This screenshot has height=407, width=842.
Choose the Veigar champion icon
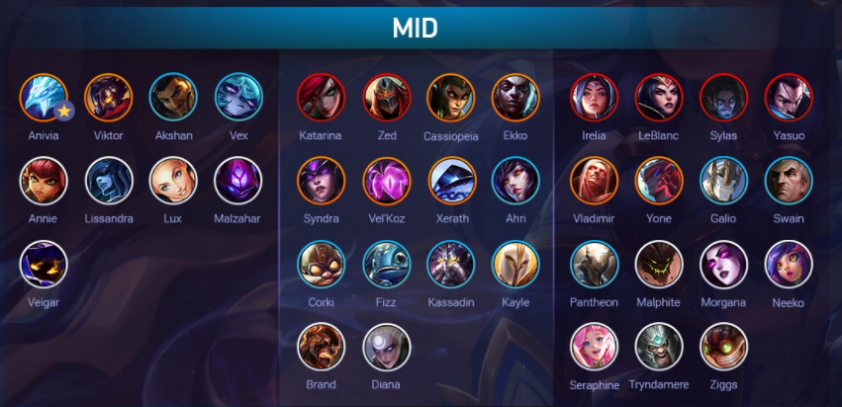43,265
